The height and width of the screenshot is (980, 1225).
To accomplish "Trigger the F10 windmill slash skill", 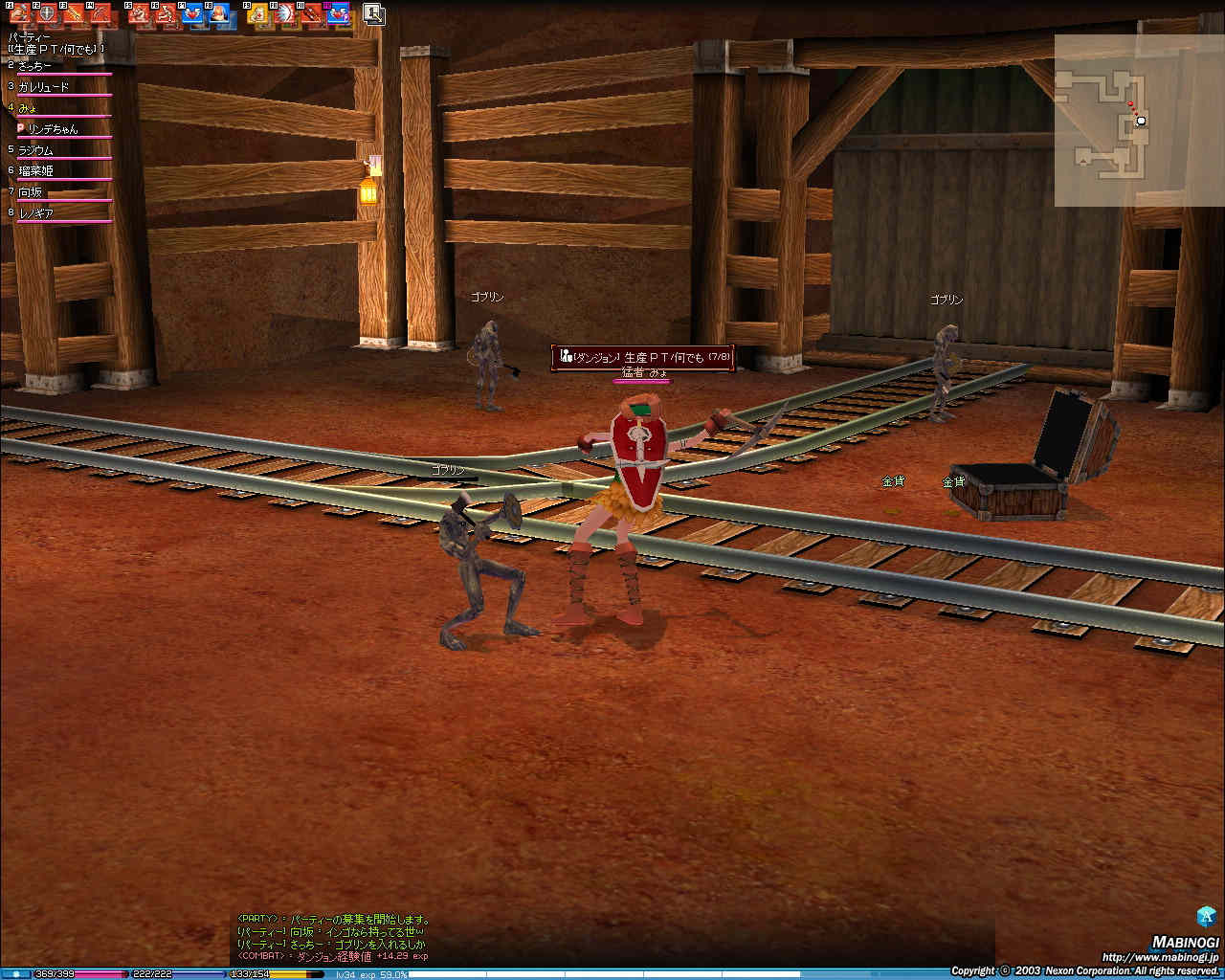I will pyautogui.click(x=284, y=13).
